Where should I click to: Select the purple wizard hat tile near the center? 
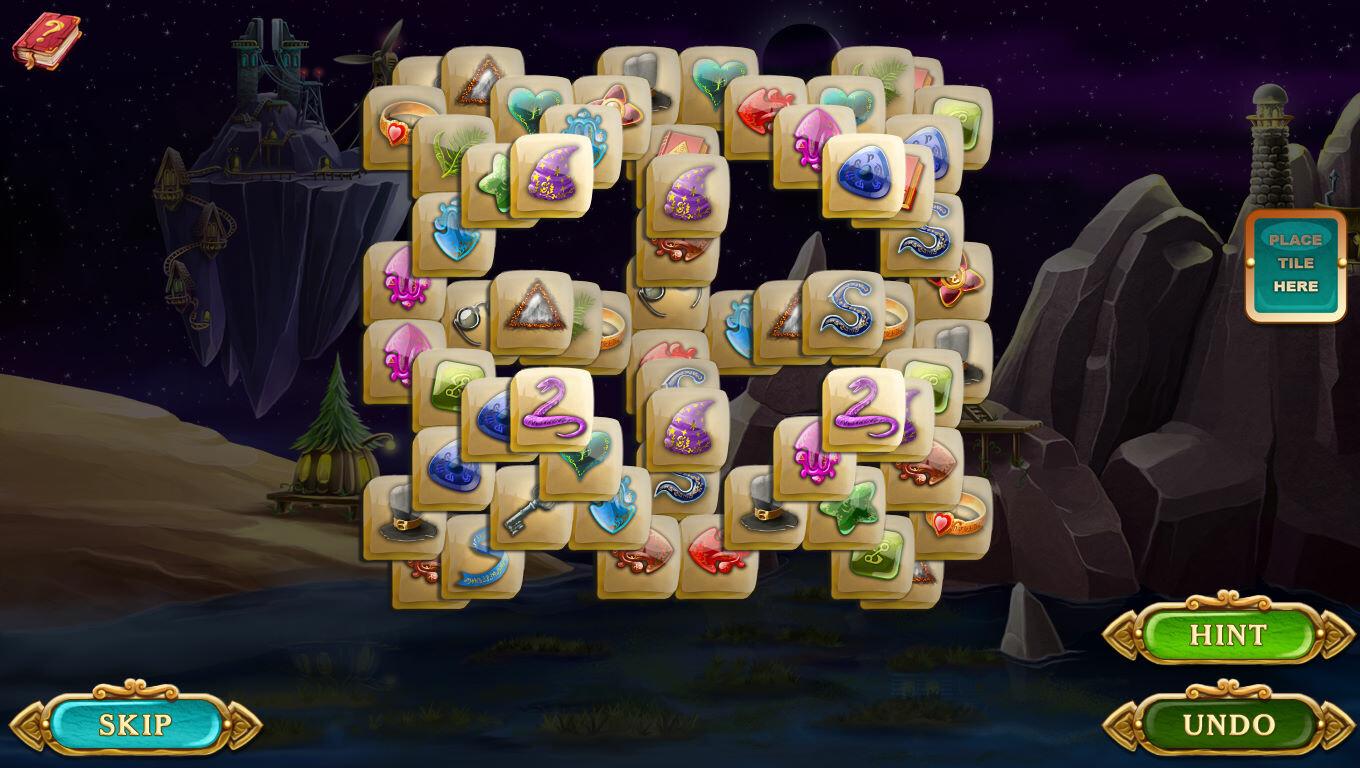683,195
